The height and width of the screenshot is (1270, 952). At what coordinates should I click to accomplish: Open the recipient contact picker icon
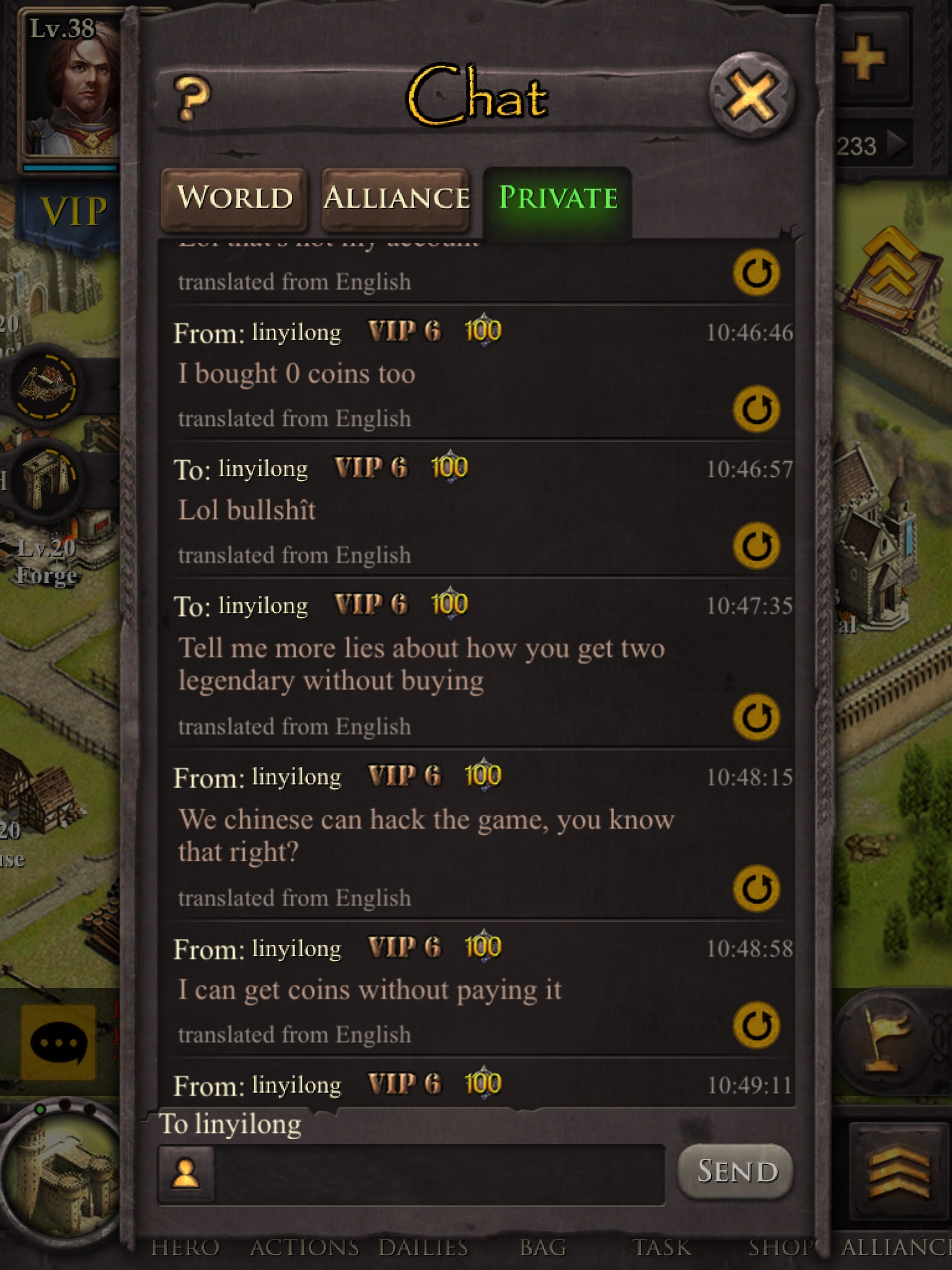(x=186, y=1174)
